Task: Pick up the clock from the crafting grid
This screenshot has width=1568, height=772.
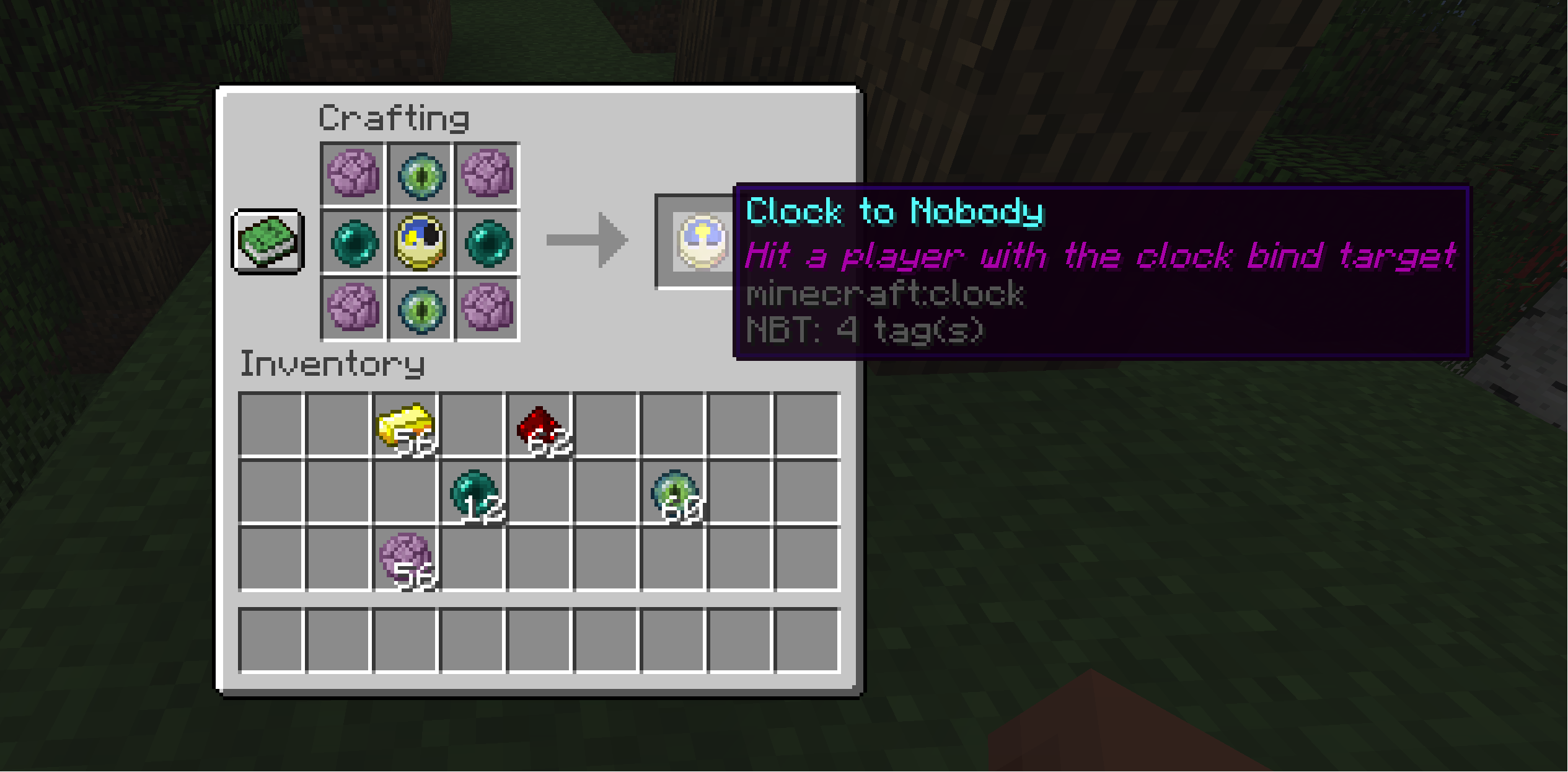Action: pos(420,241)
